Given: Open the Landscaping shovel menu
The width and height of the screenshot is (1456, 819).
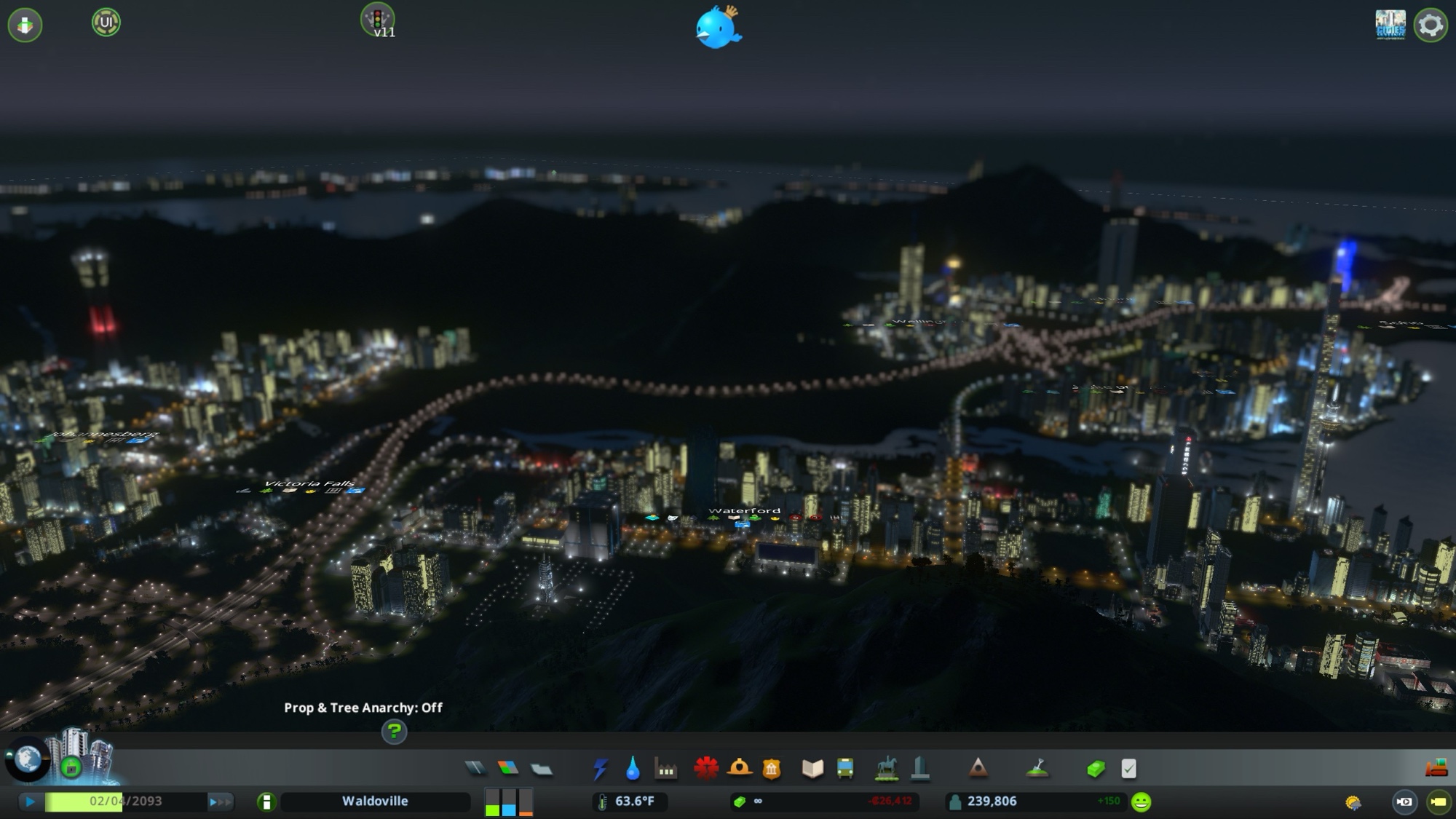Looking at the screenshot, I should point(1037,768).
